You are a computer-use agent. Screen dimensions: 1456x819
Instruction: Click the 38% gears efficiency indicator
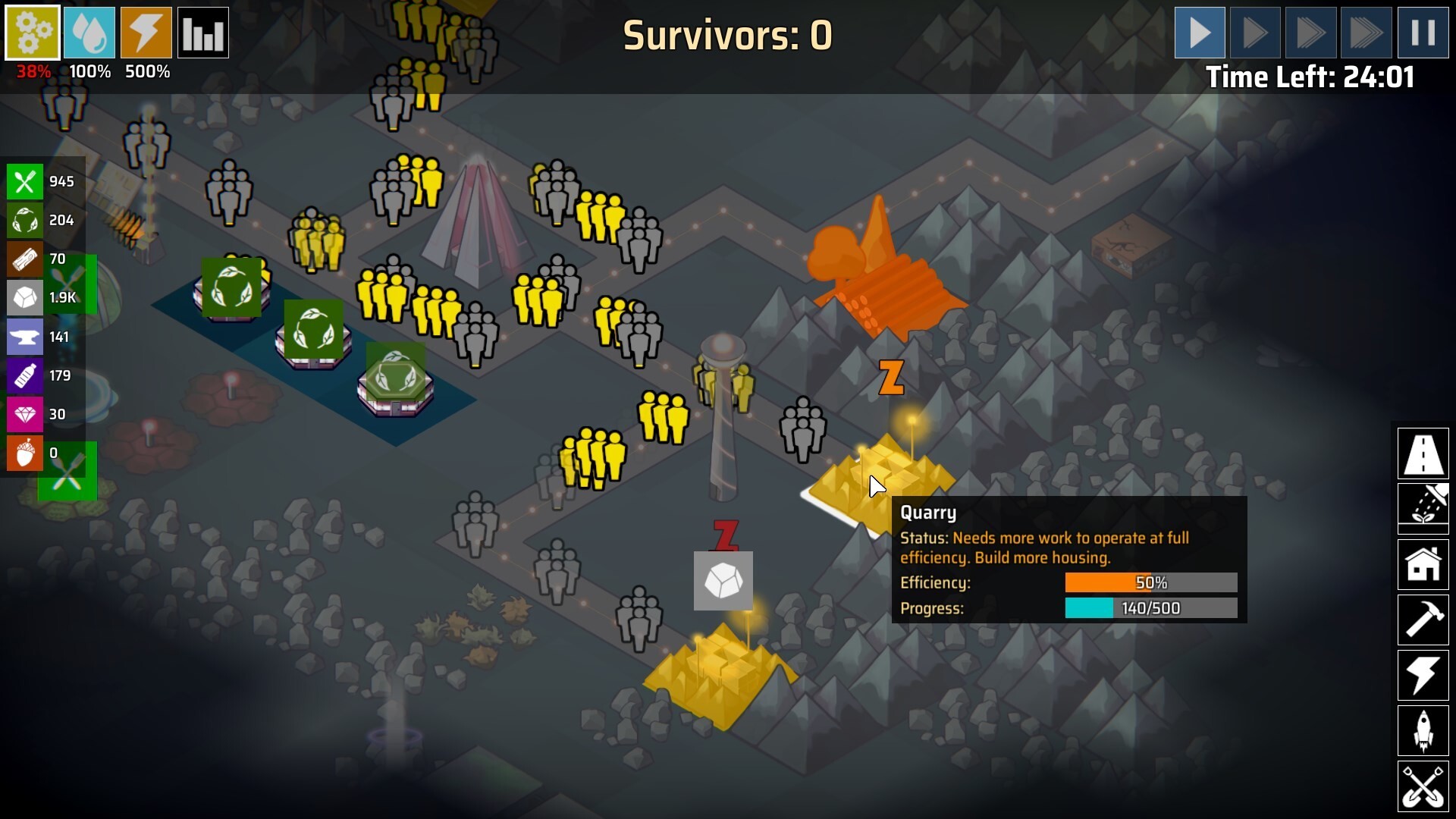click(32, 33)
